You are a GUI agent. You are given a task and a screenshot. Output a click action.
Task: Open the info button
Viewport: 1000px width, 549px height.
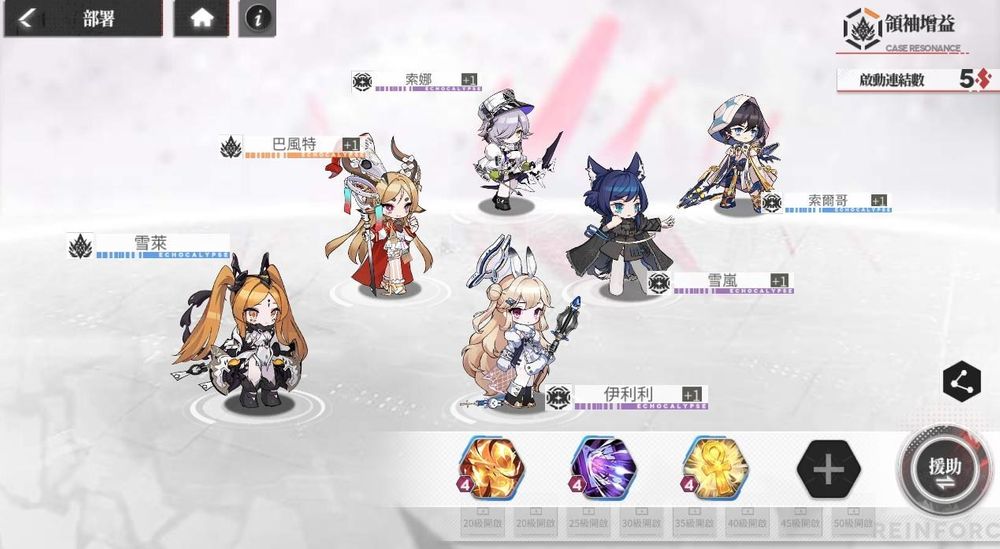[259, 19]
